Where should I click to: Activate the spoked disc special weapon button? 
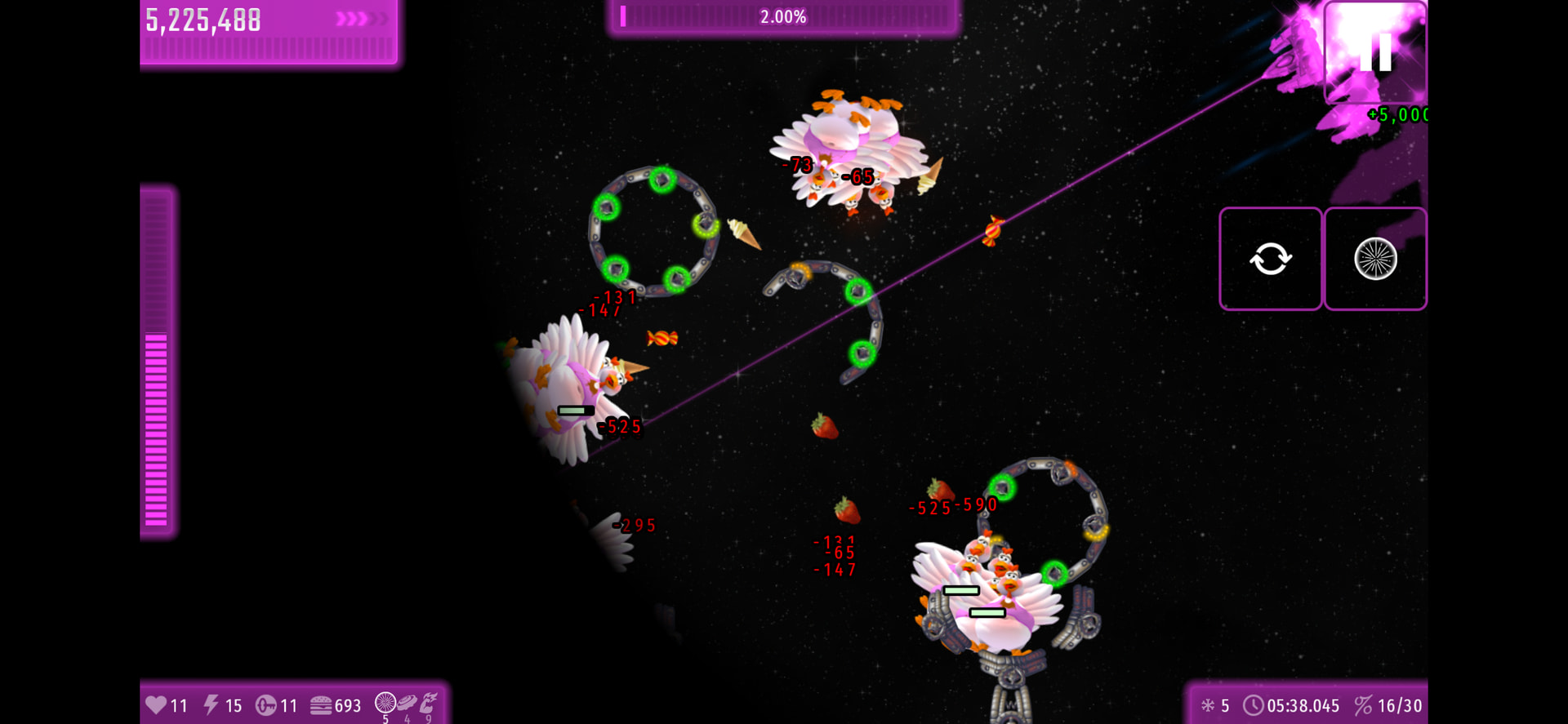point(1375,259)
